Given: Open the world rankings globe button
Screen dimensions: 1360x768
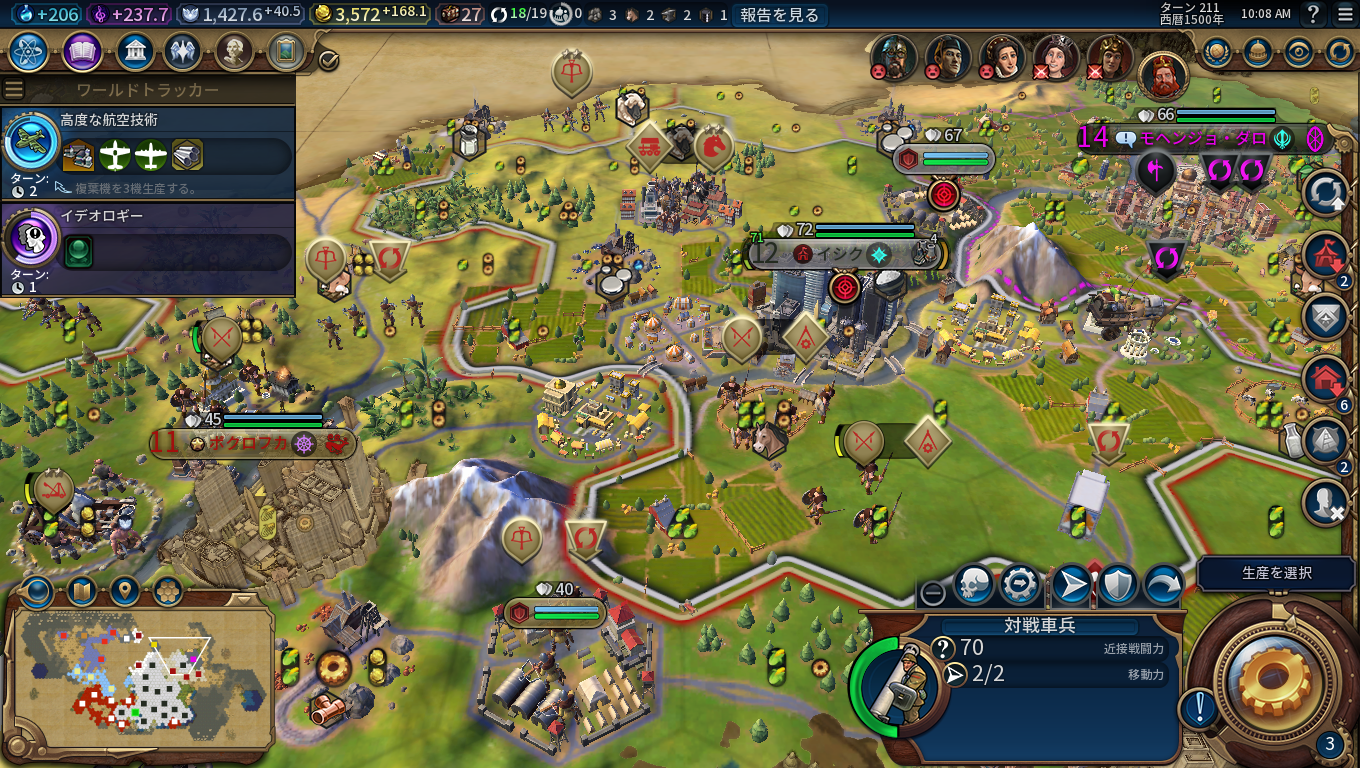Looking at the screenshot, I should tap(1216, 52).
